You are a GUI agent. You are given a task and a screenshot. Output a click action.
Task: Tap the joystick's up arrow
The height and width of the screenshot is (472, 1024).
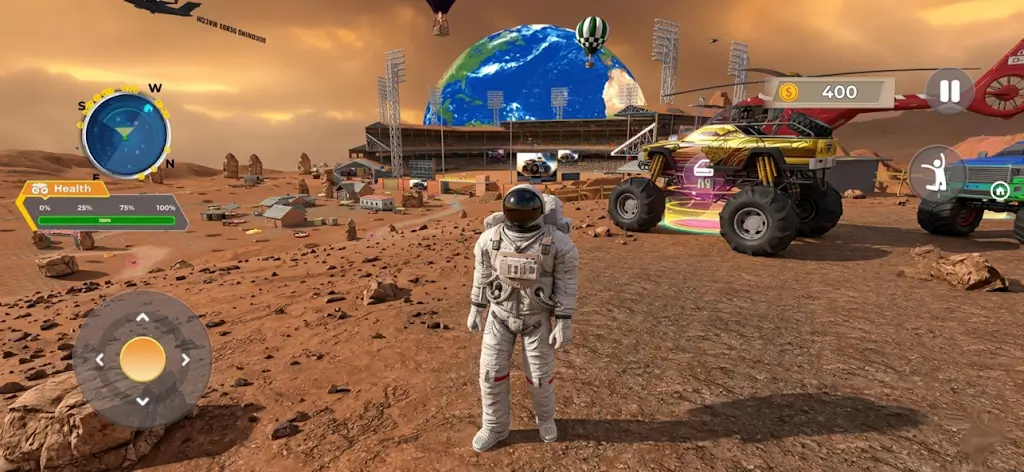[142, 318]
